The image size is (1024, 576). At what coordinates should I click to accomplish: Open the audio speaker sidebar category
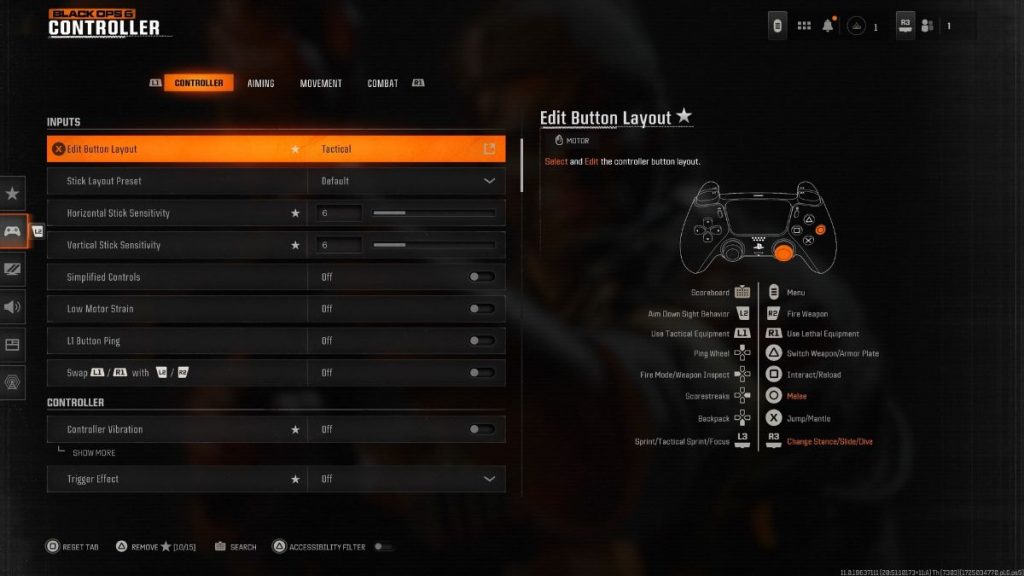click(x=13, y=307)
